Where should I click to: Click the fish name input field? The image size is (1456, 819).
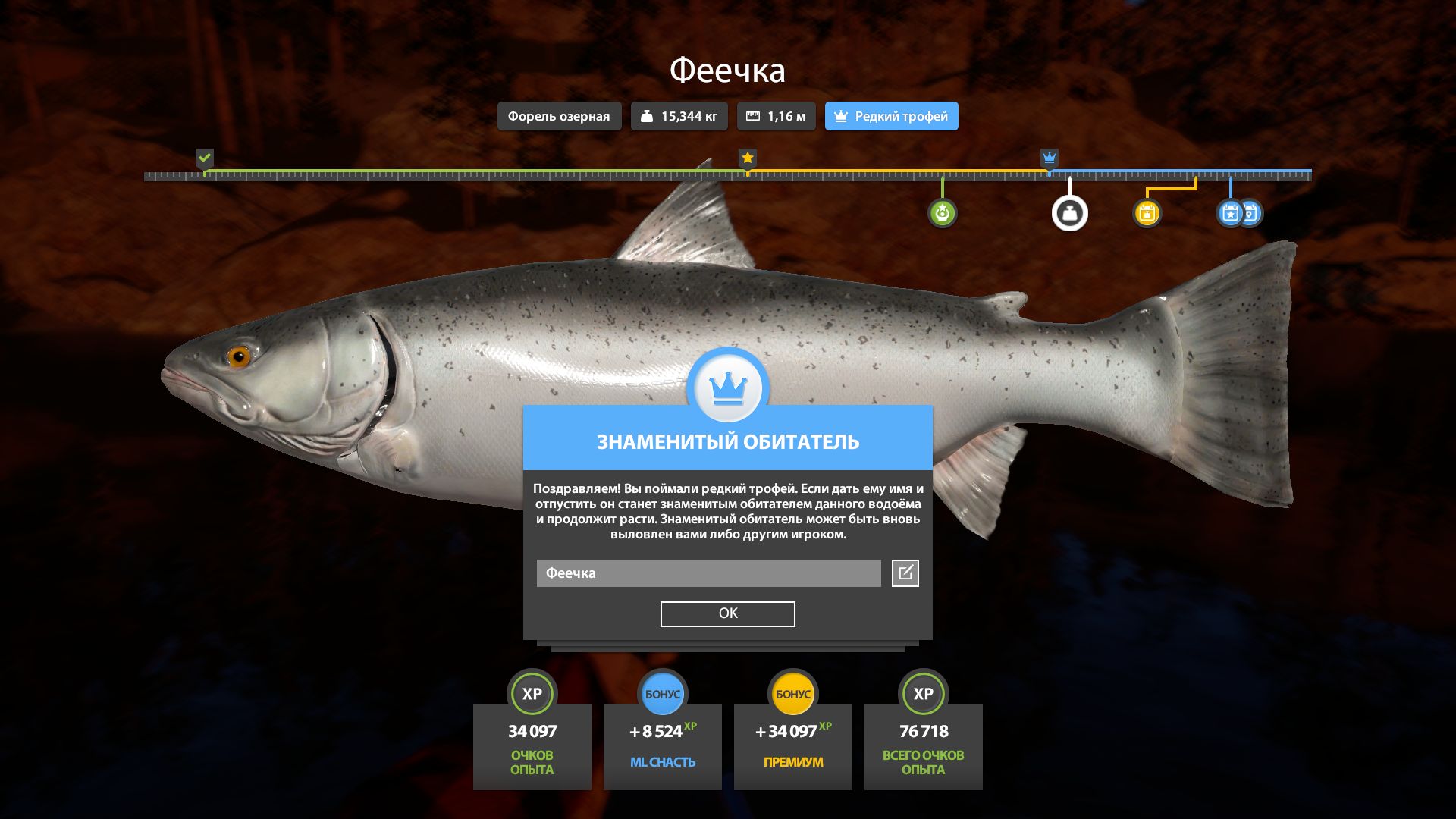coord(708,573)
